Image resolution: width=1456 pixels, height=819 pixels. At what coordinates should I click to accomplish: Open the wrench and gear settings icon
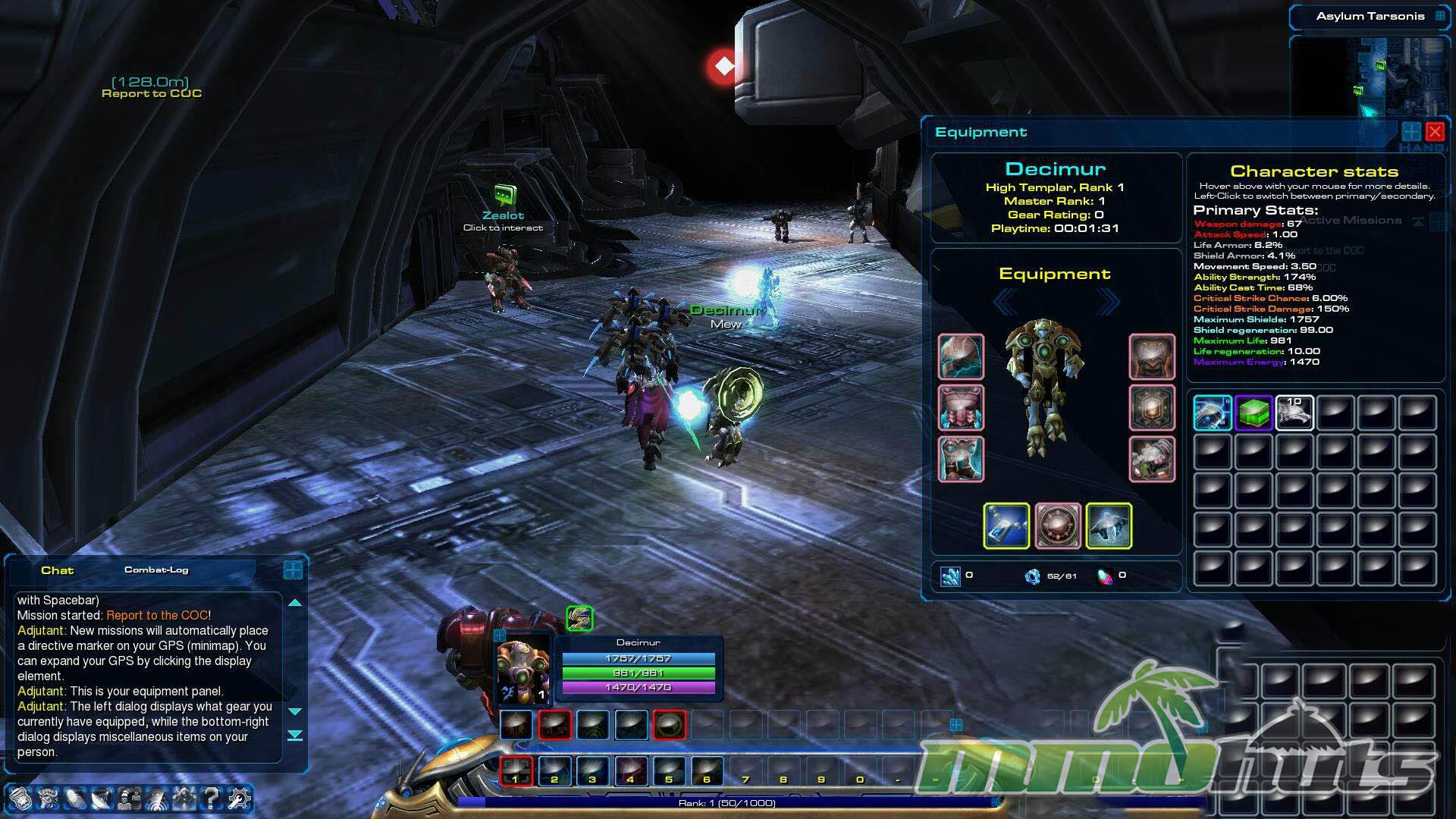tap(239, 798)
